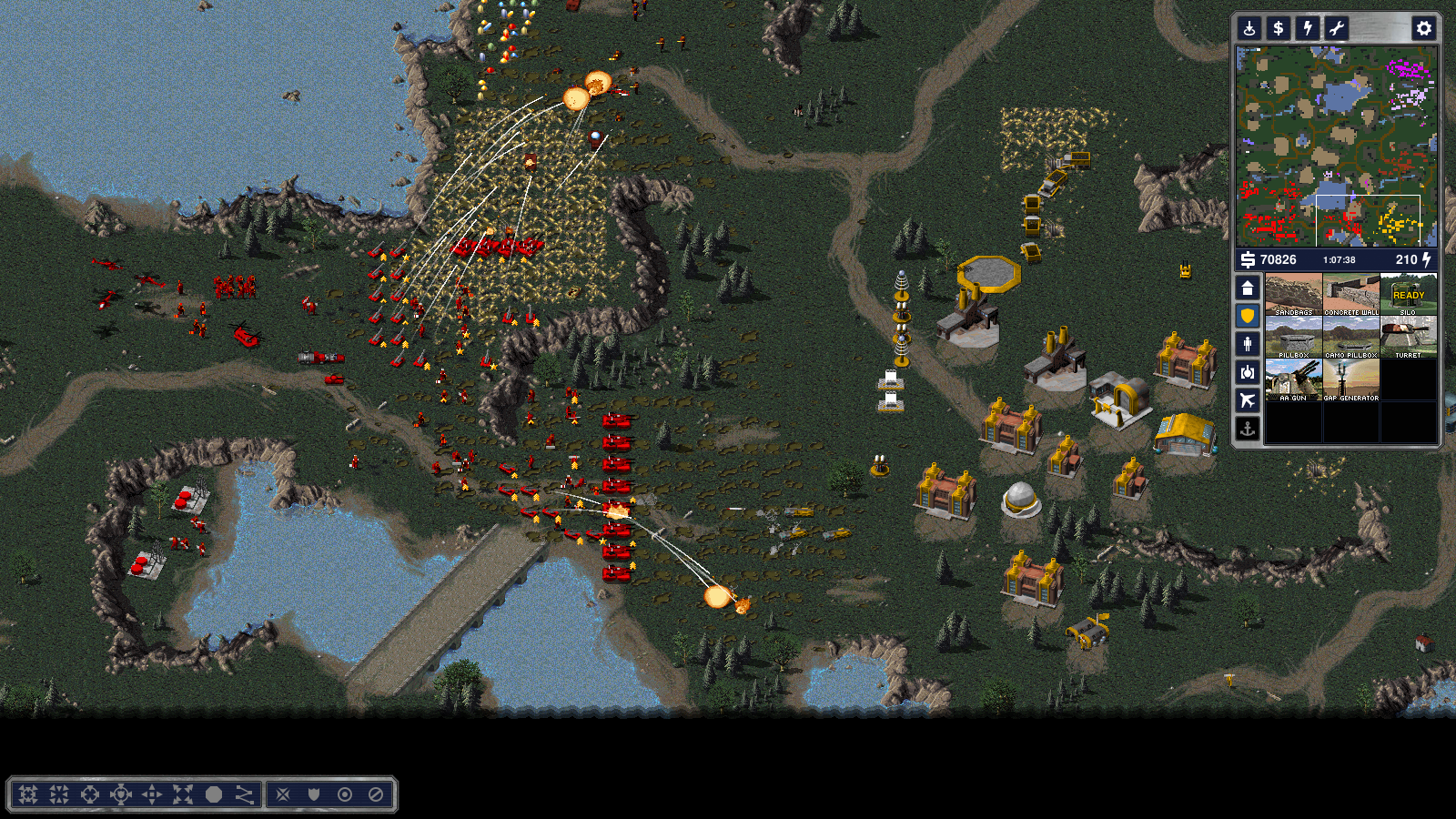Image resolution: width=1456 pixels, height=819 pixels.
Task: Show the Aircraft production tab
Action: (x=1248, y=400)
